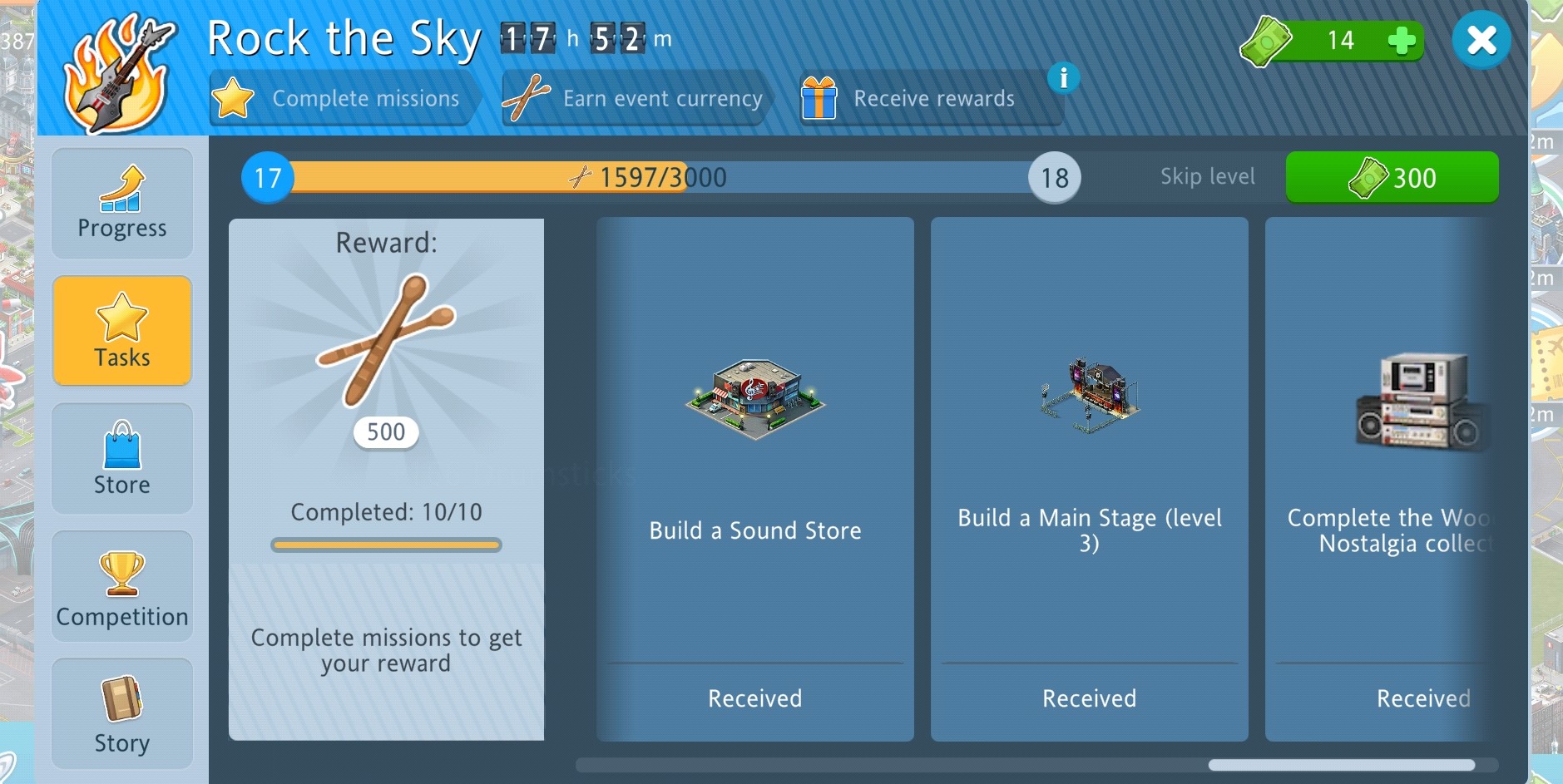Add more cash with the green plus

[x=1402, y=40]
